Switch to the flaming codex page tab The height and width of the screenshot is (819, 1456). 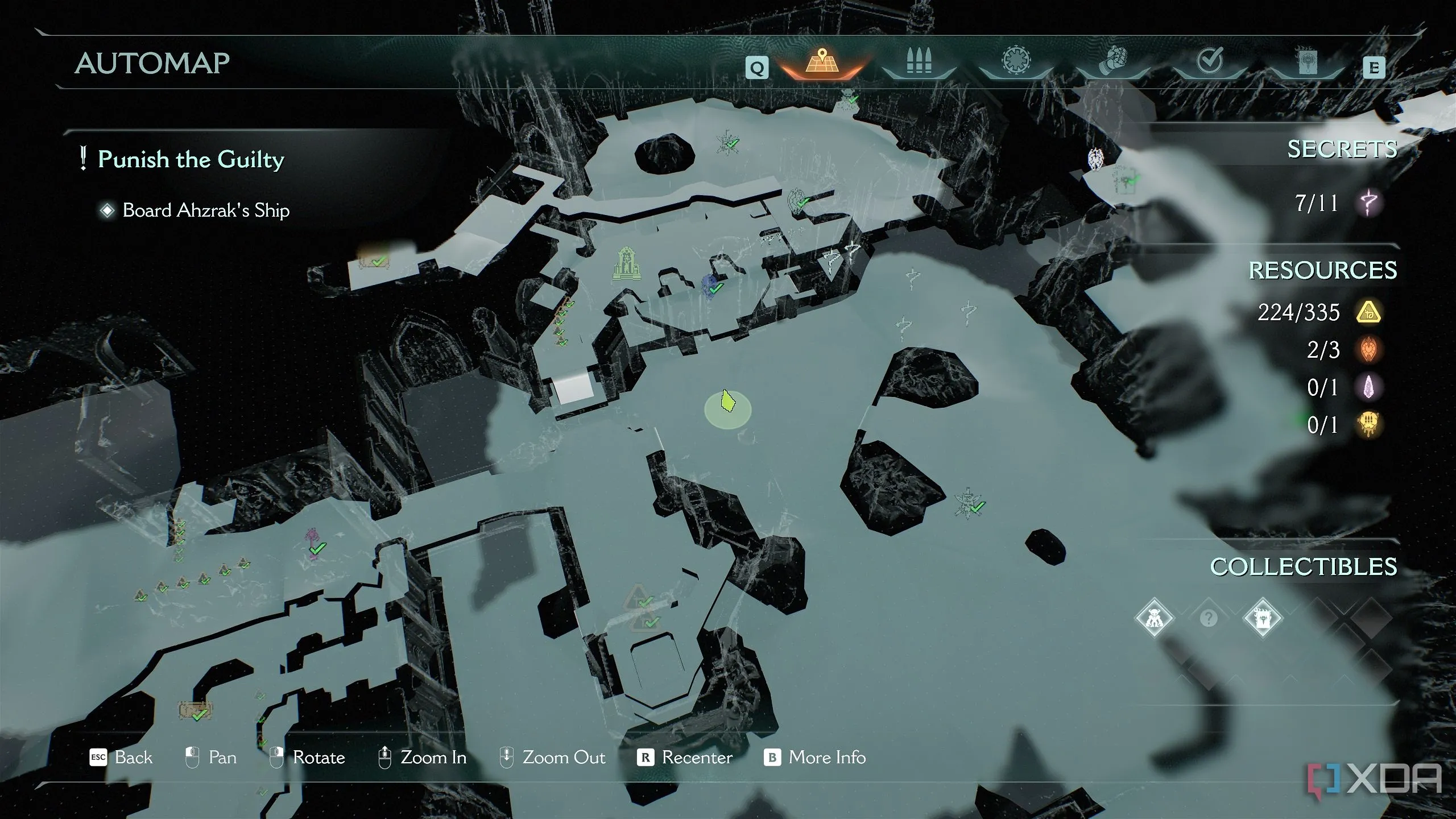tap(1307, 61)
